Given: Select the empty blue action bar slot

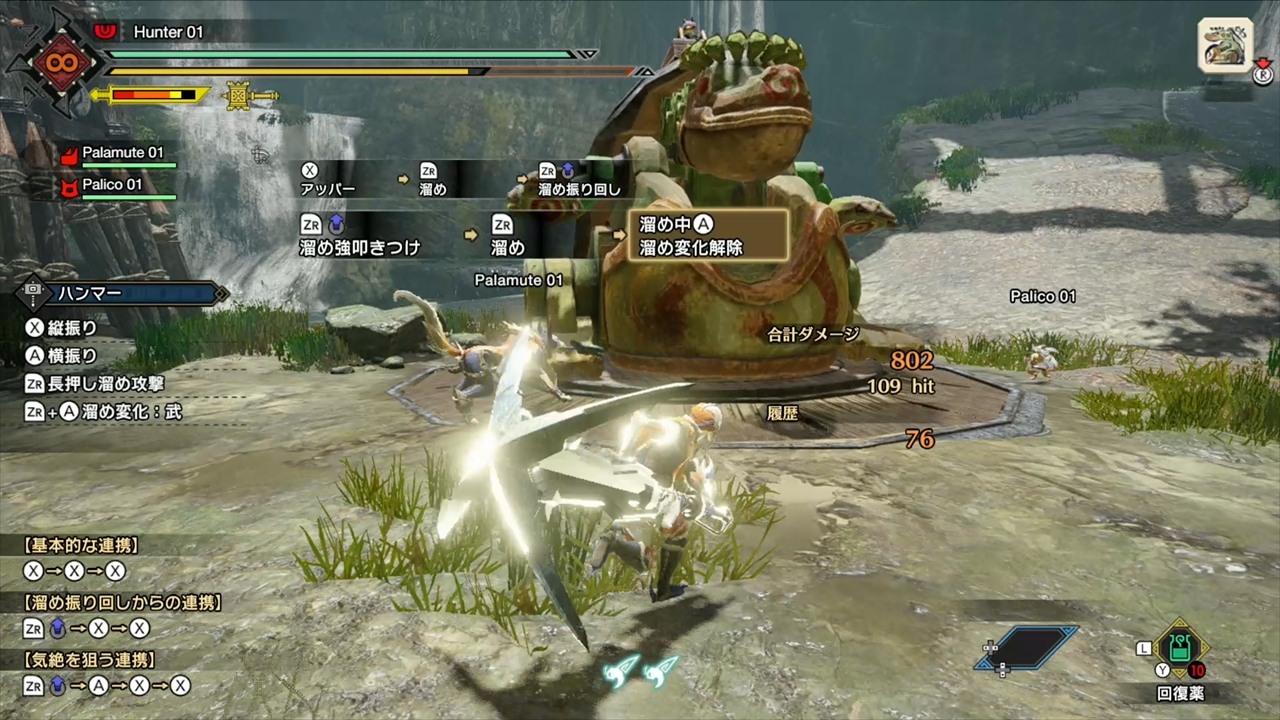Looking at the screenshot, I should click(1027, 647).
